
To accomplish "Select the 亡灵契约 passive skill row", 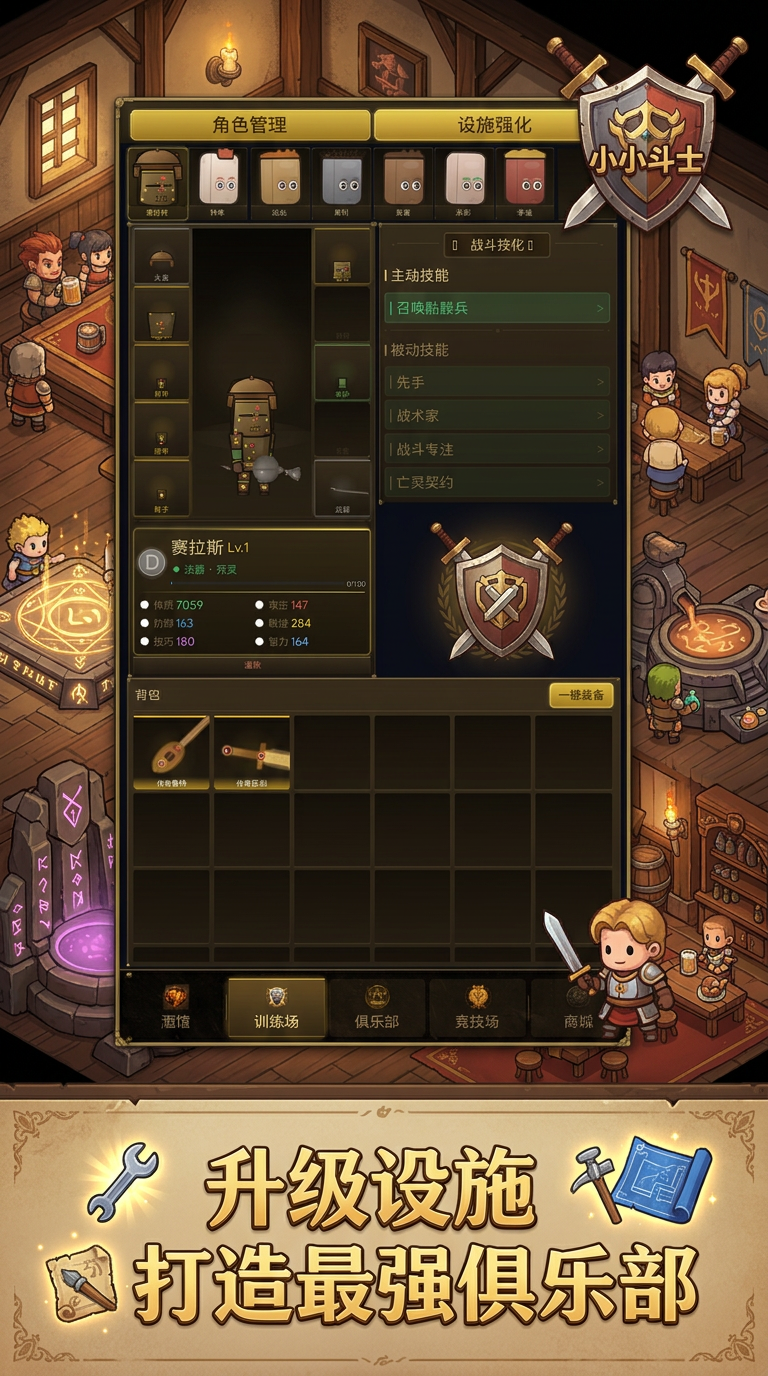I will tap(497, 482).
